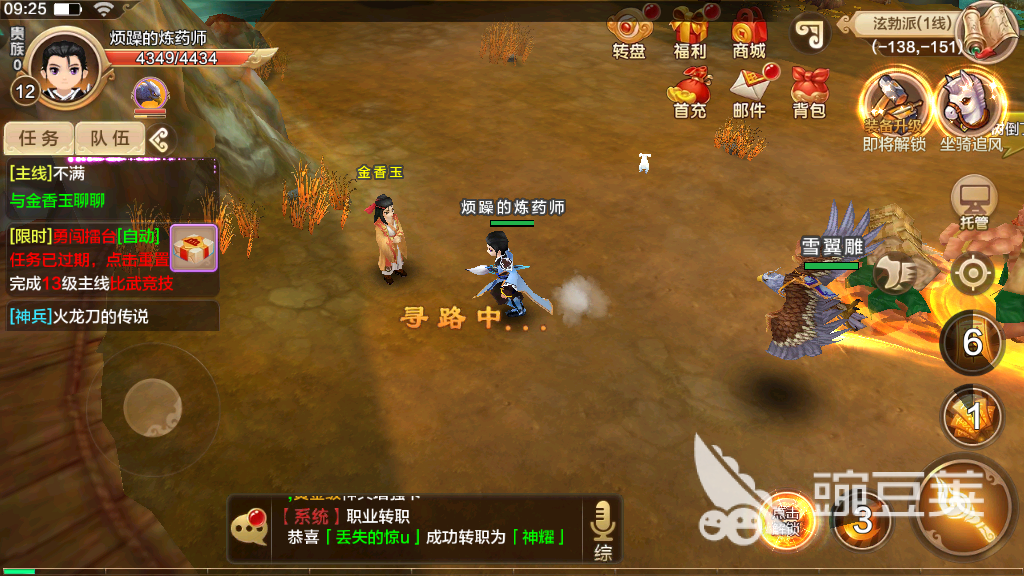Select the 主线 不满 quest entry
1024x576 pixels.
[x=110, y=185]
